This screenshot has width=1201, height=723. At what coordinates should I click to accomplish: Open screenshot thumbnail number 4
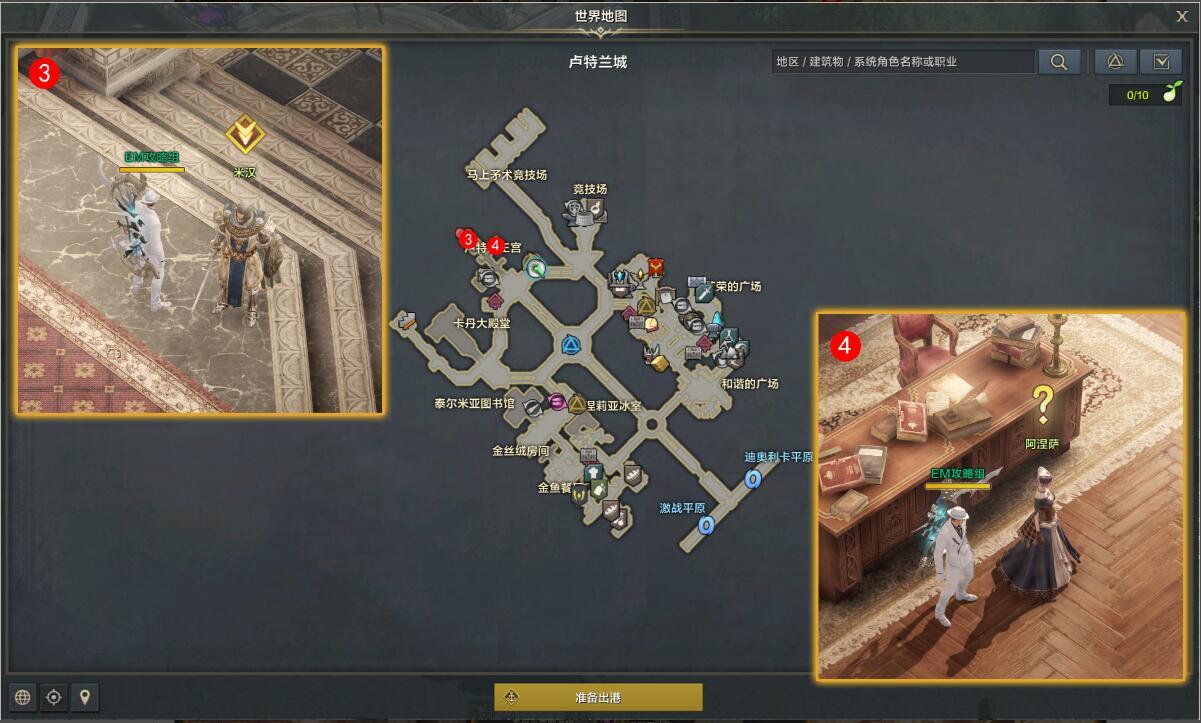[x=1002, y=495]
